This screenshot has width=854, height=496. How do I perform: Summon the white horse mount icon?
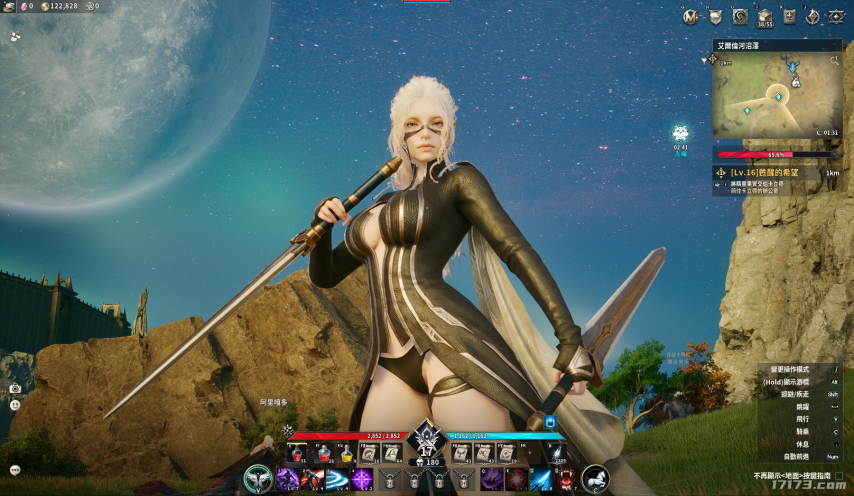pyautogui.click(x=596, y=480)
